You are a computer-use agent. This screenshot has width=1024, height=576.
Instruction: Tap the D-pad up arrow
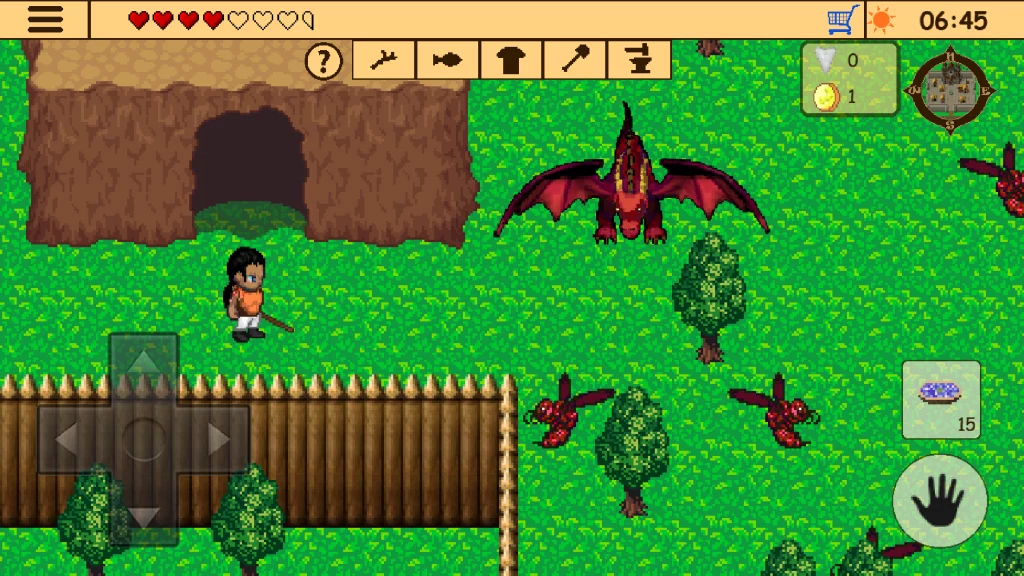[x=144, y=363]
